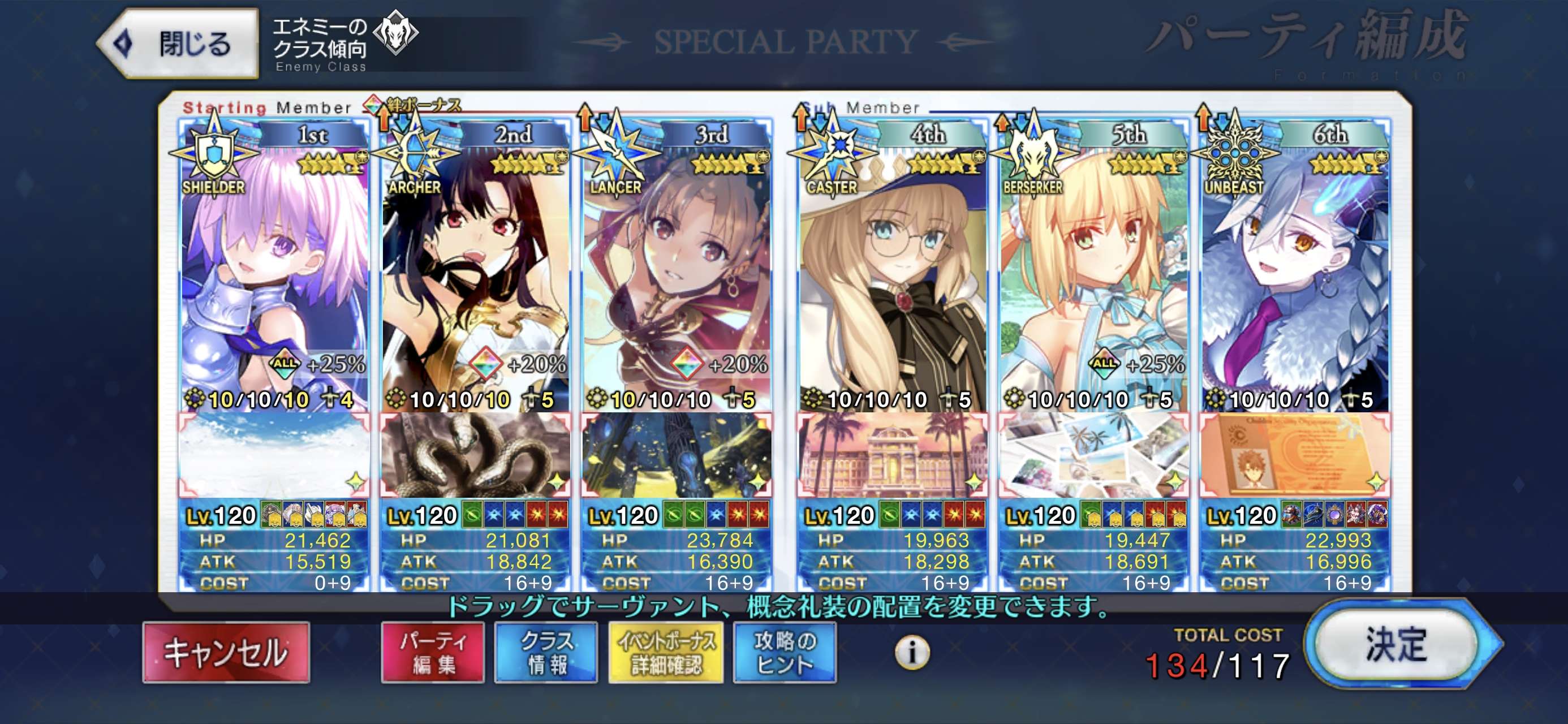Select the 4th slot Caster servant
Screen dimensions: 1568x724
[x=893, y=268]
